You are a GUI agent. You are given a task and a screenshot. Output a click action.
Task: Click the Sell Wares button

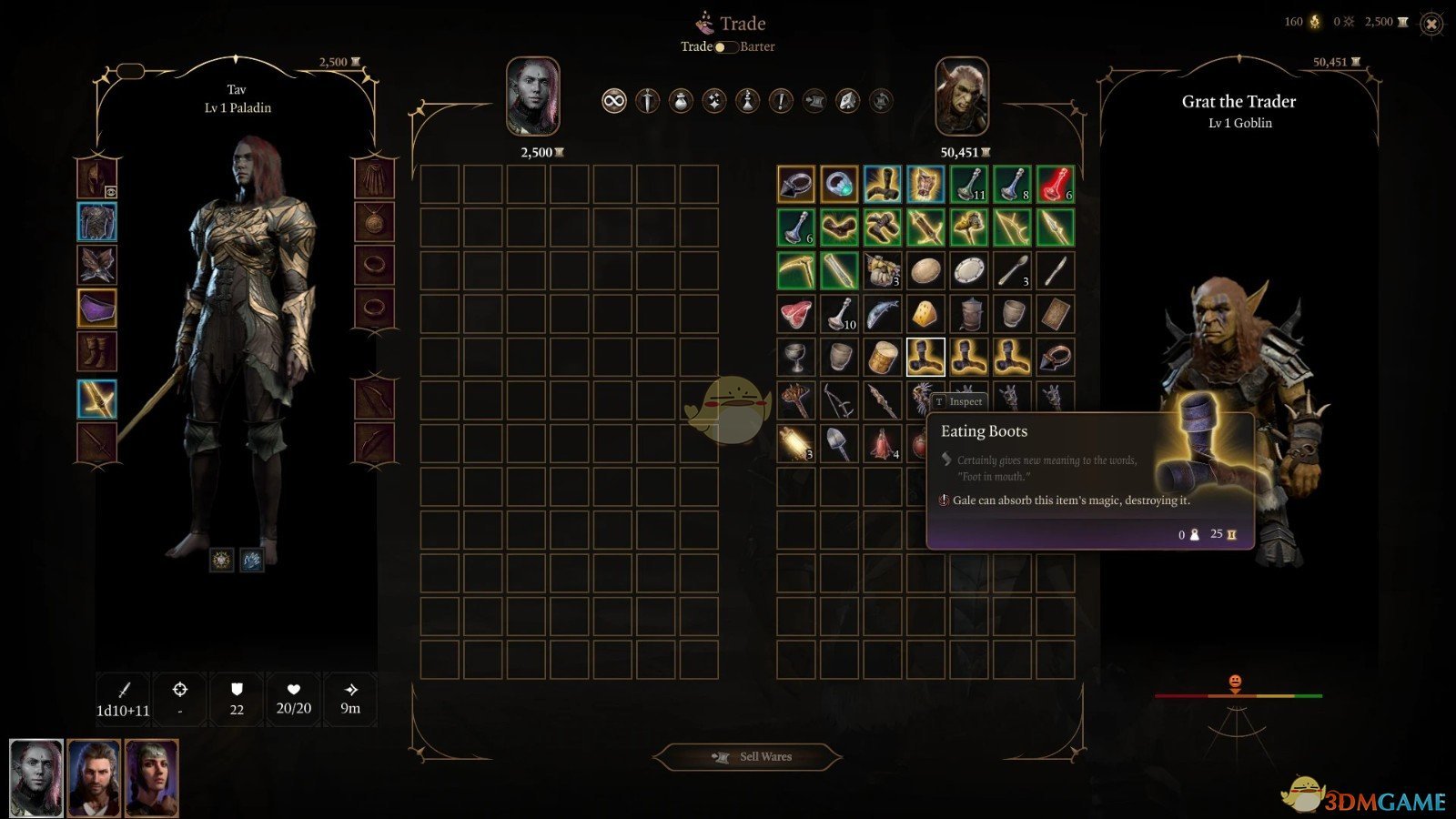[x=748, y=756]
